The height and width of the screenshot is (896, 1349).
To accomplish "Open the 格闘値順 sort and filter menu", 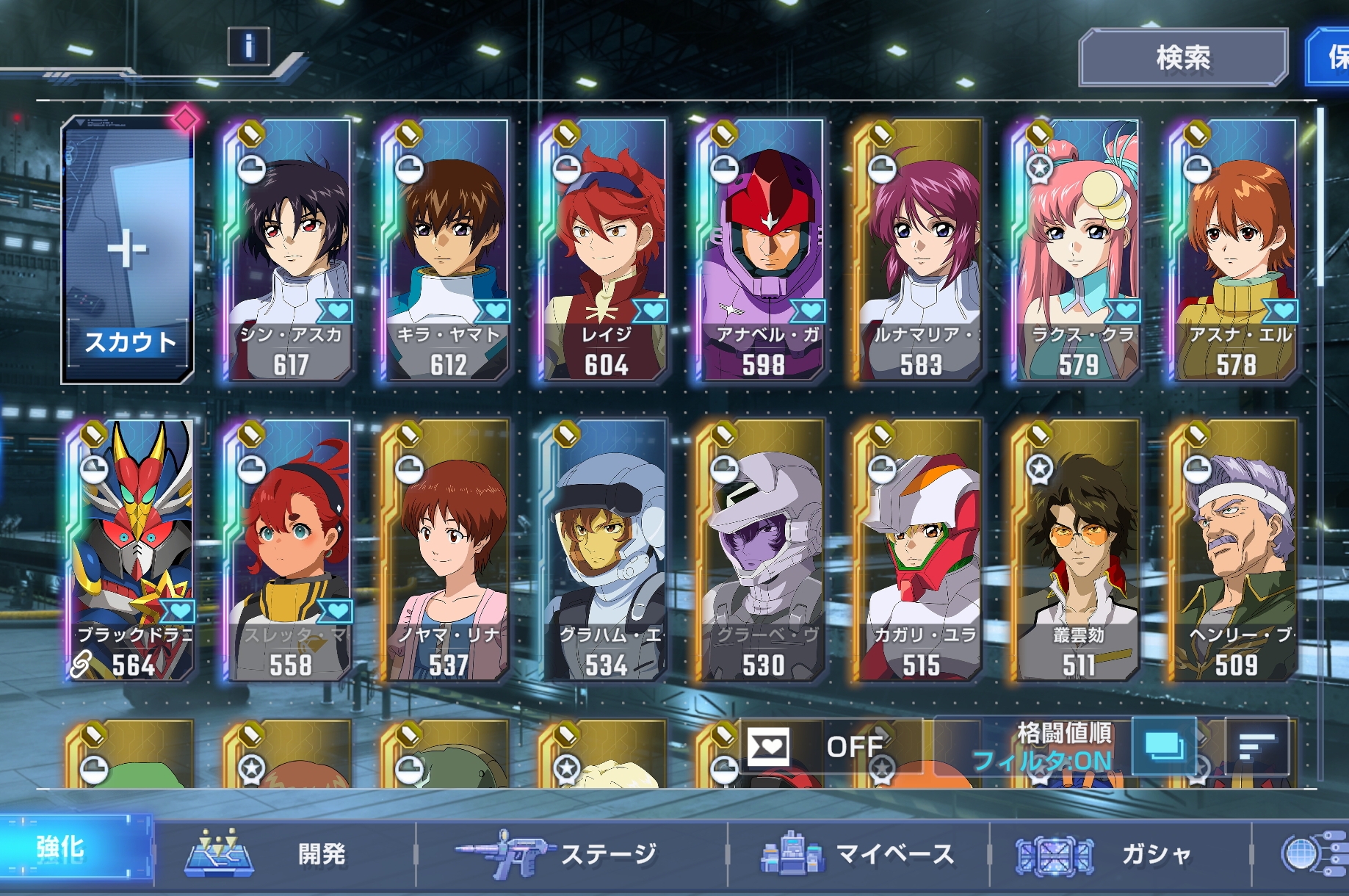I will coord(1063,746).
